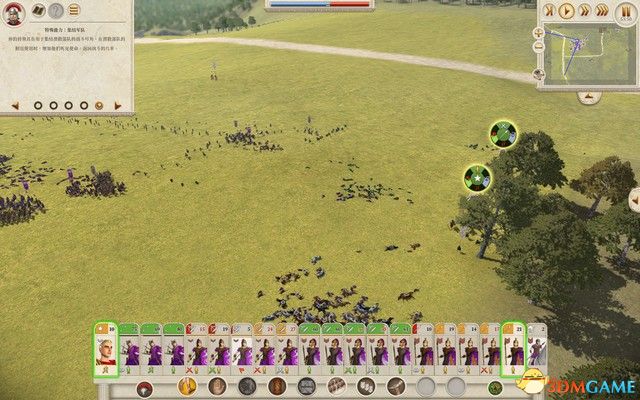Go to the next advice page arrow

point(120,104)
